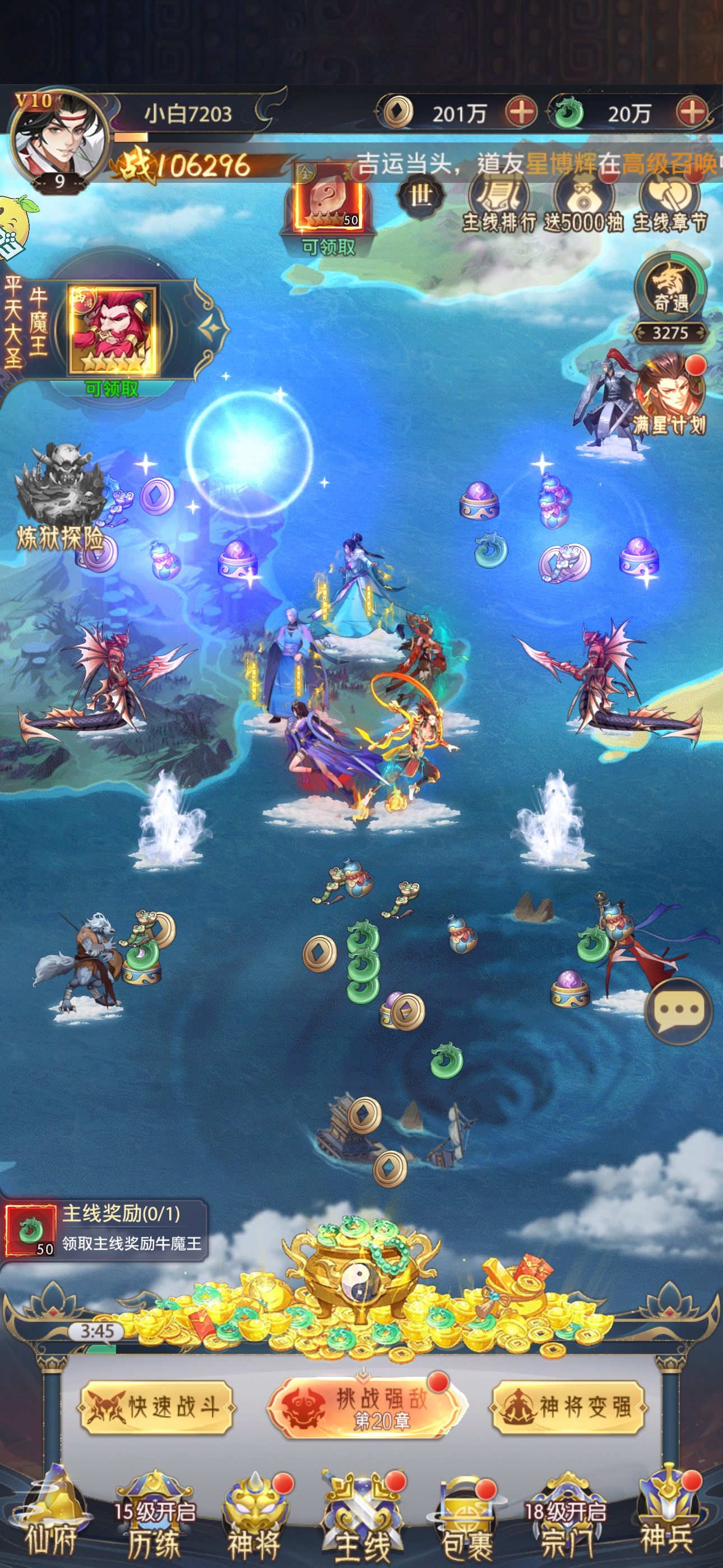Add more gold coins with plus button
723x1568 pixels.
pos(521,113)
